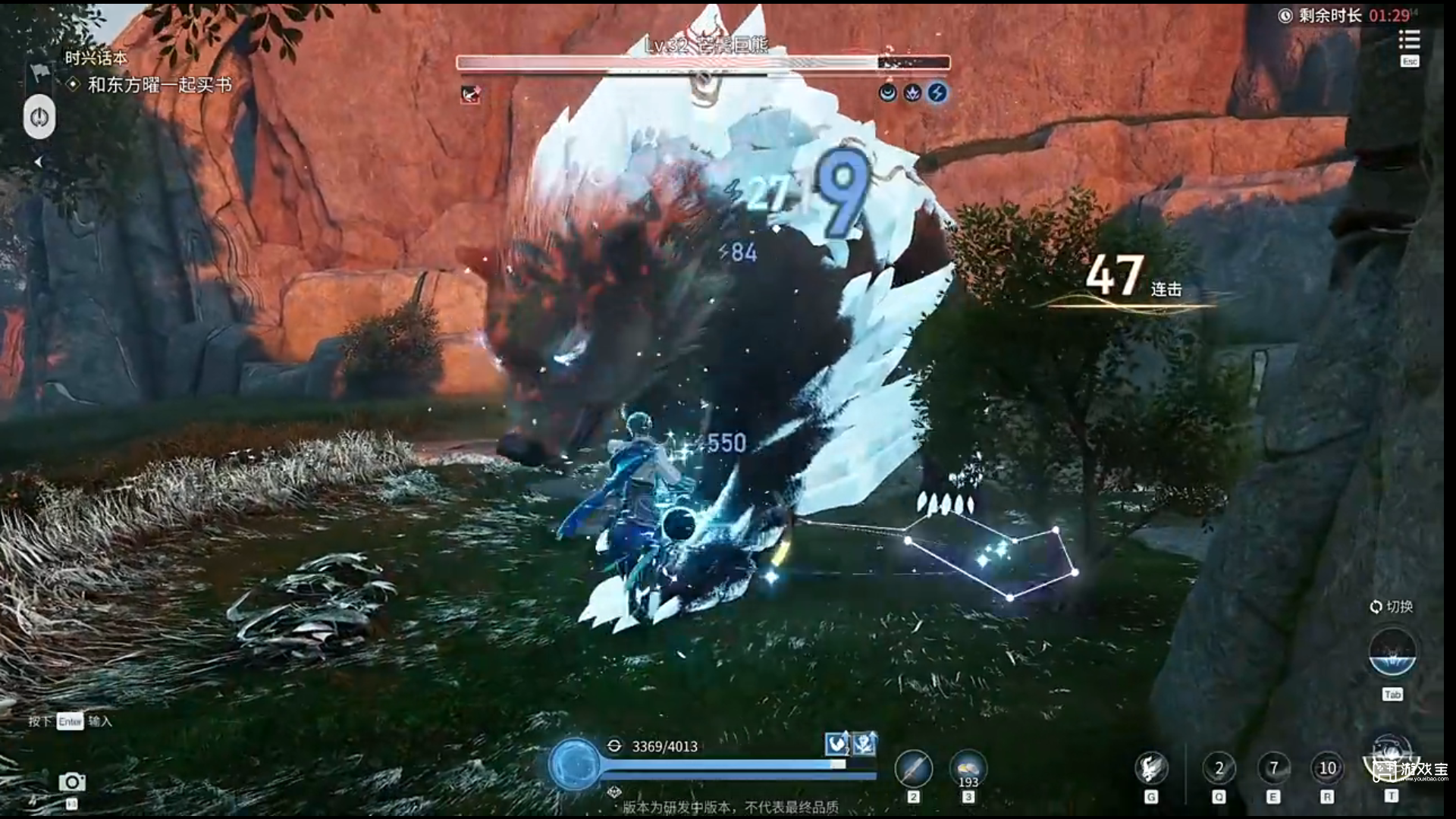Viewport: 1456px width, 819px height.
Task: Click the chat input prompt 输入
Action: tap(100, 721)
